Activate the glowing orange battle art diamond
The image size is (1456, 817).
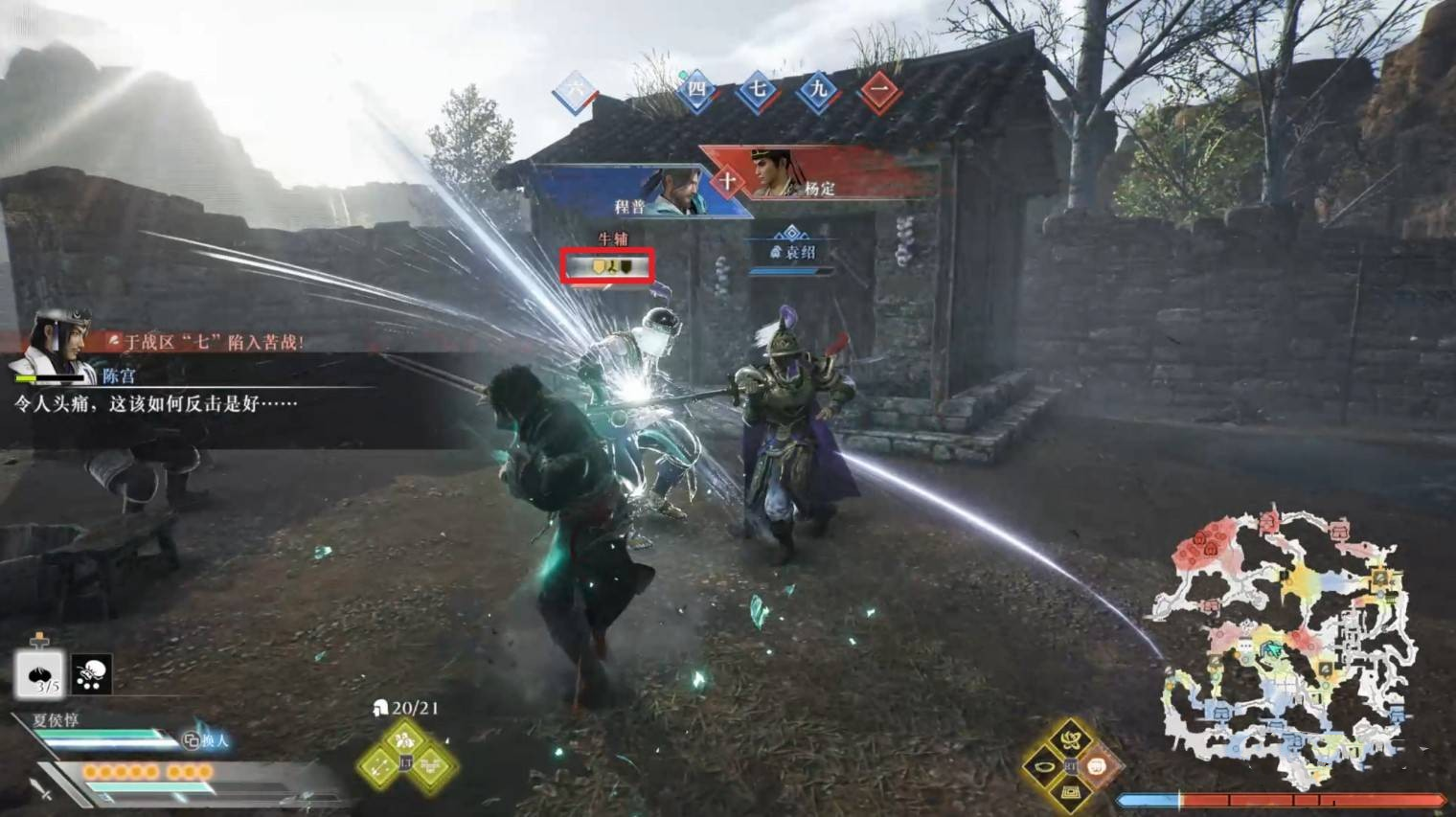coord(1097,765)
